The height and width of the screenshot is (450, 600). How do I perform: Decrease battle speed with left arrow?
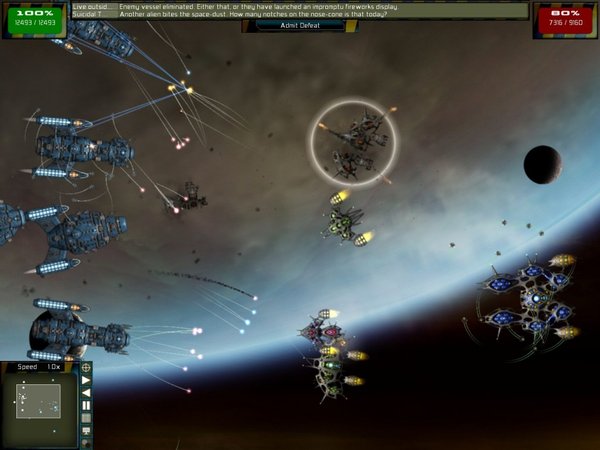(86, 393)
